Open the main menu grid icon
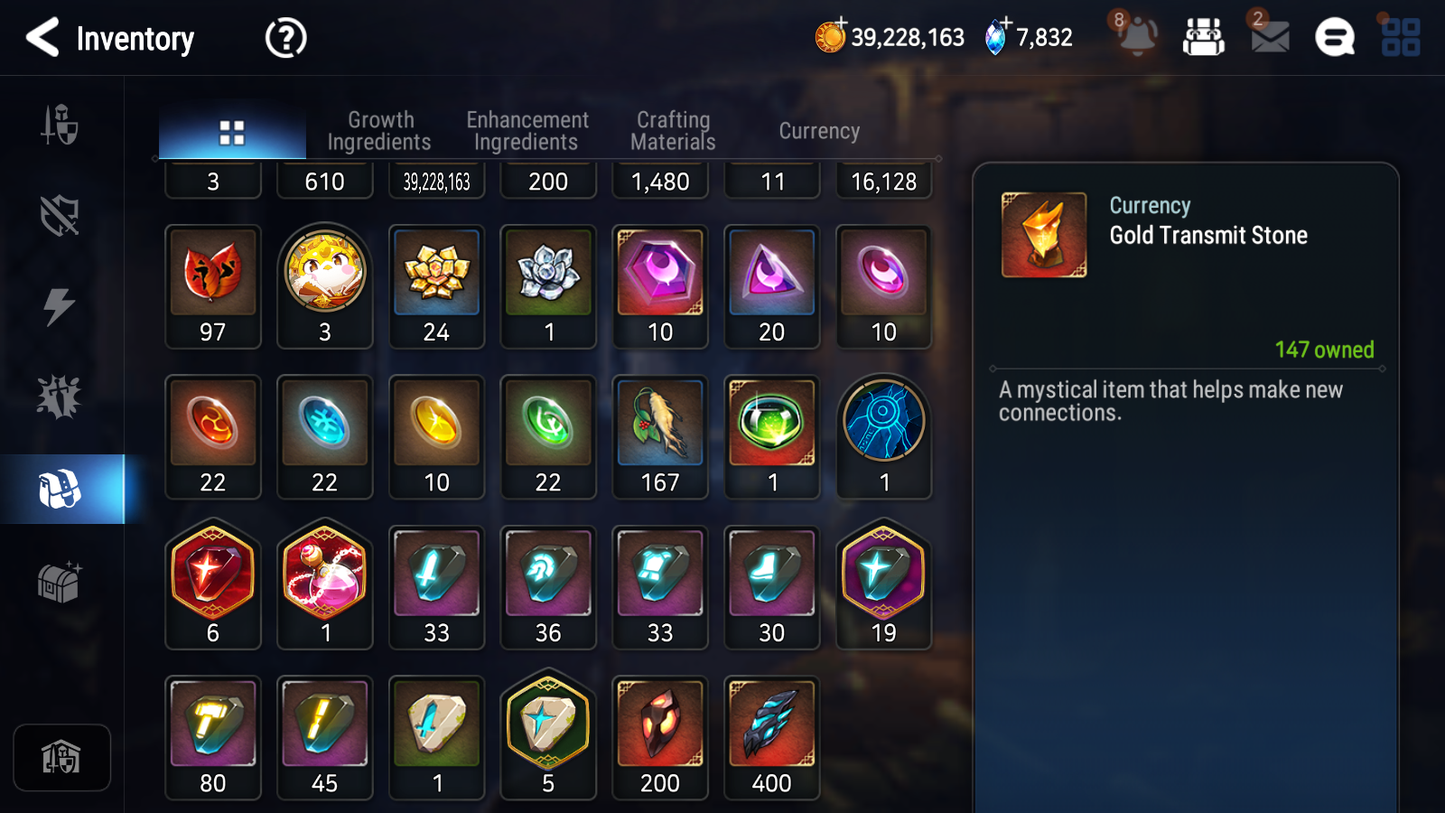 (x=1400, y=37)
